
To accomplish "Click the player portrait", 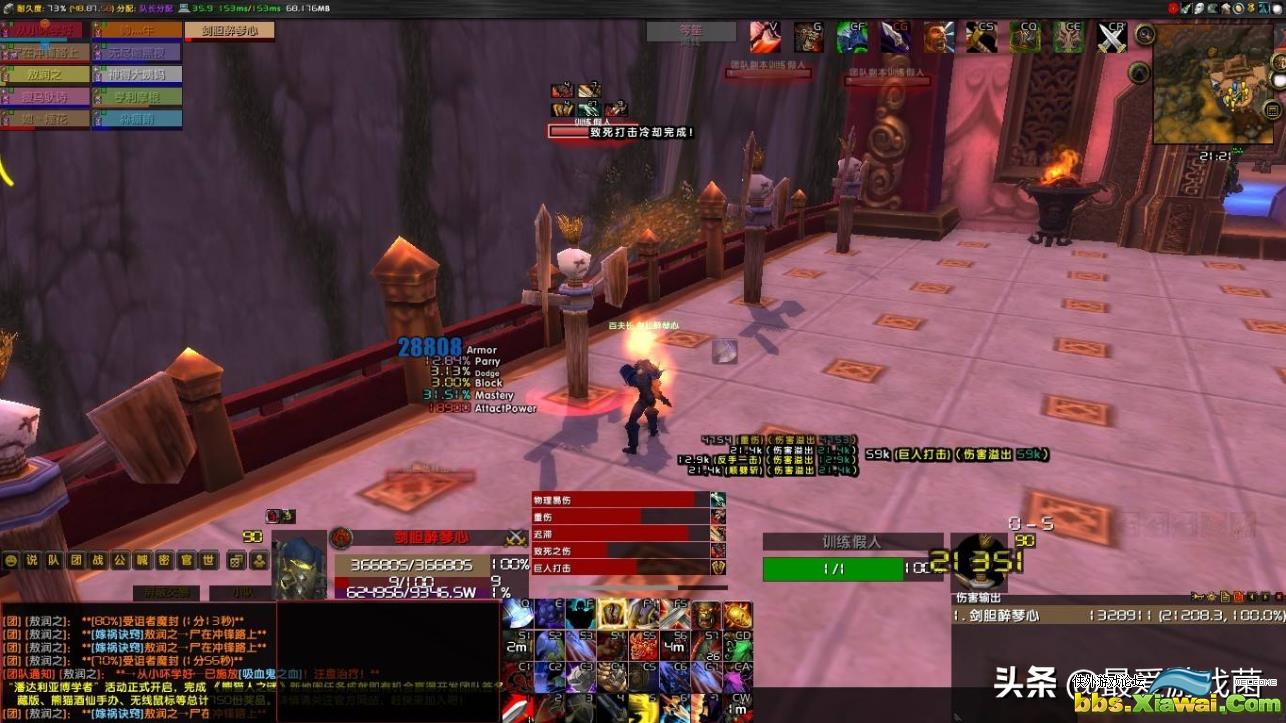I will [299, 567].
